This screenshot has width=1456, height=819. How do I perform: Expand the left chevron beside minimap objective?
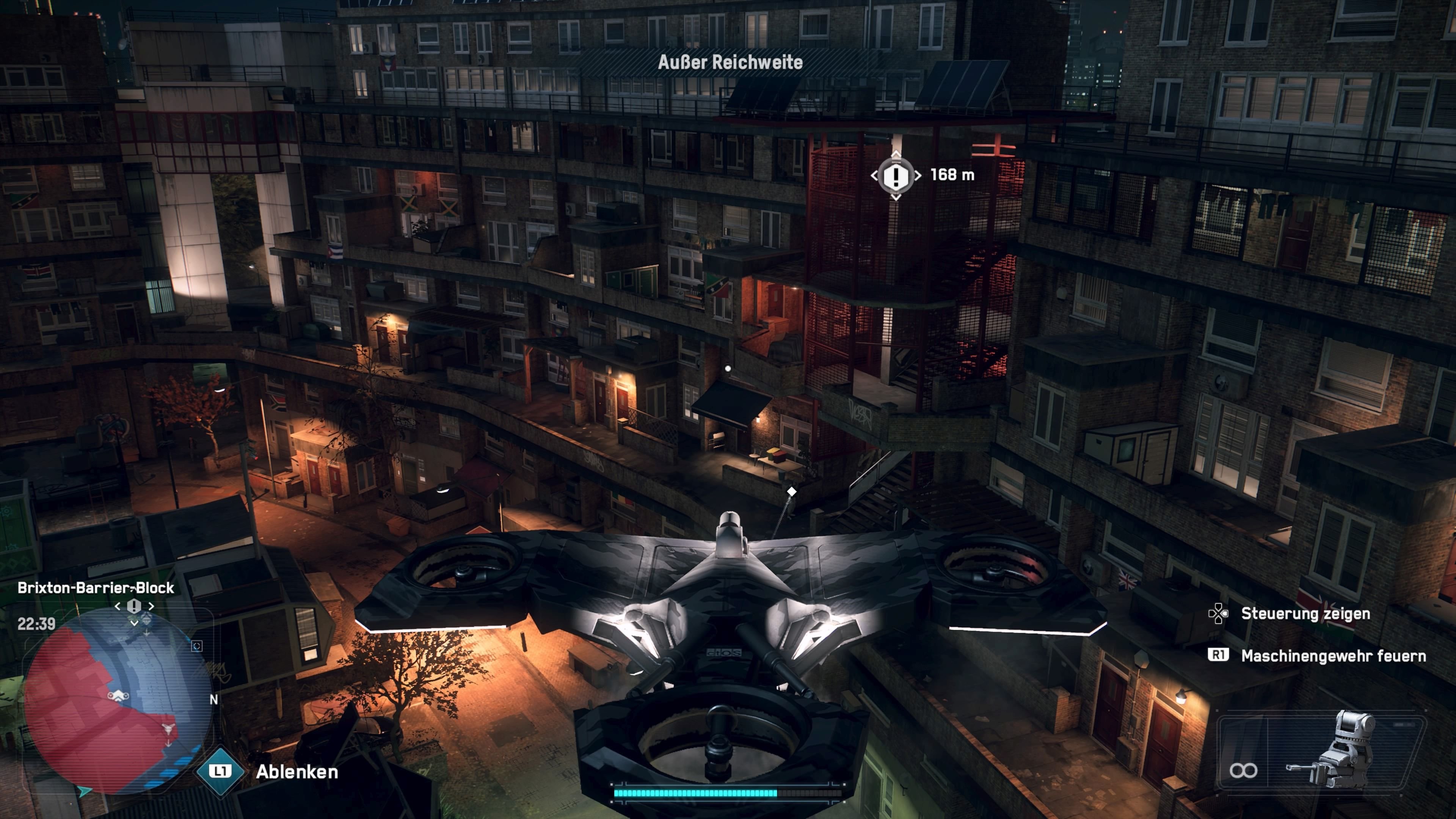(118, 606)
